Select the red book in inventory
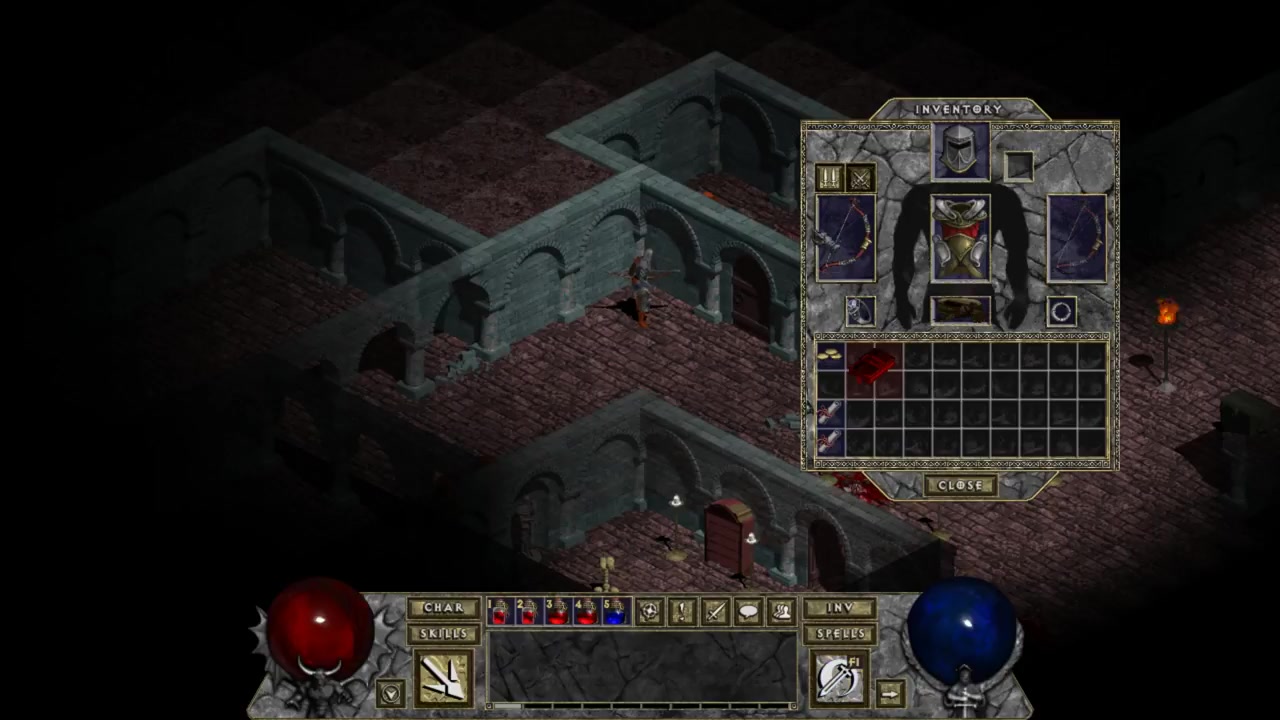The height and width of the screenshot is (720, 1280). tap(874, 368)
